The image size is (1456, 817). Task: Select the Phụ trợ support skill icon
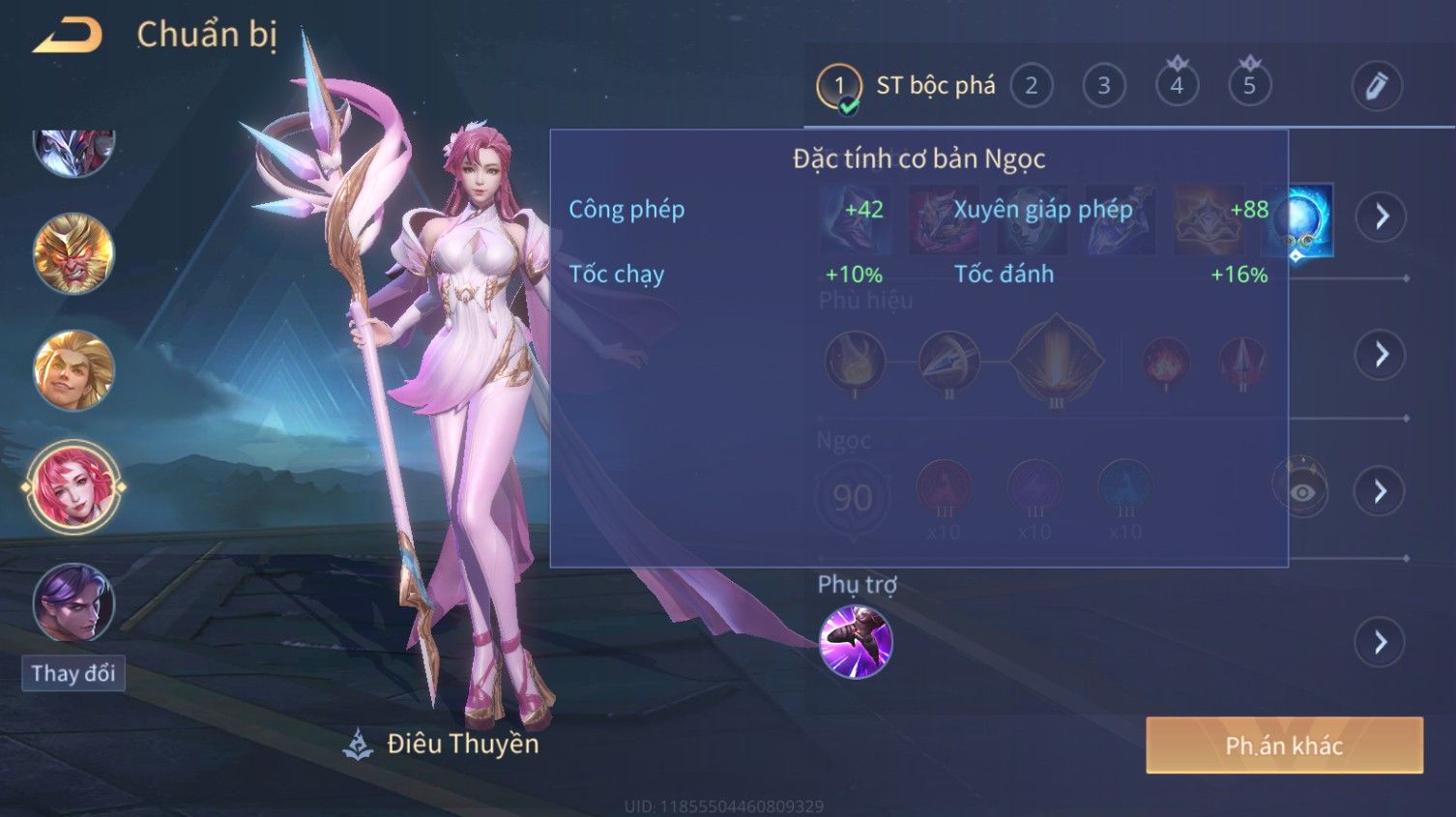coord(856,642)
